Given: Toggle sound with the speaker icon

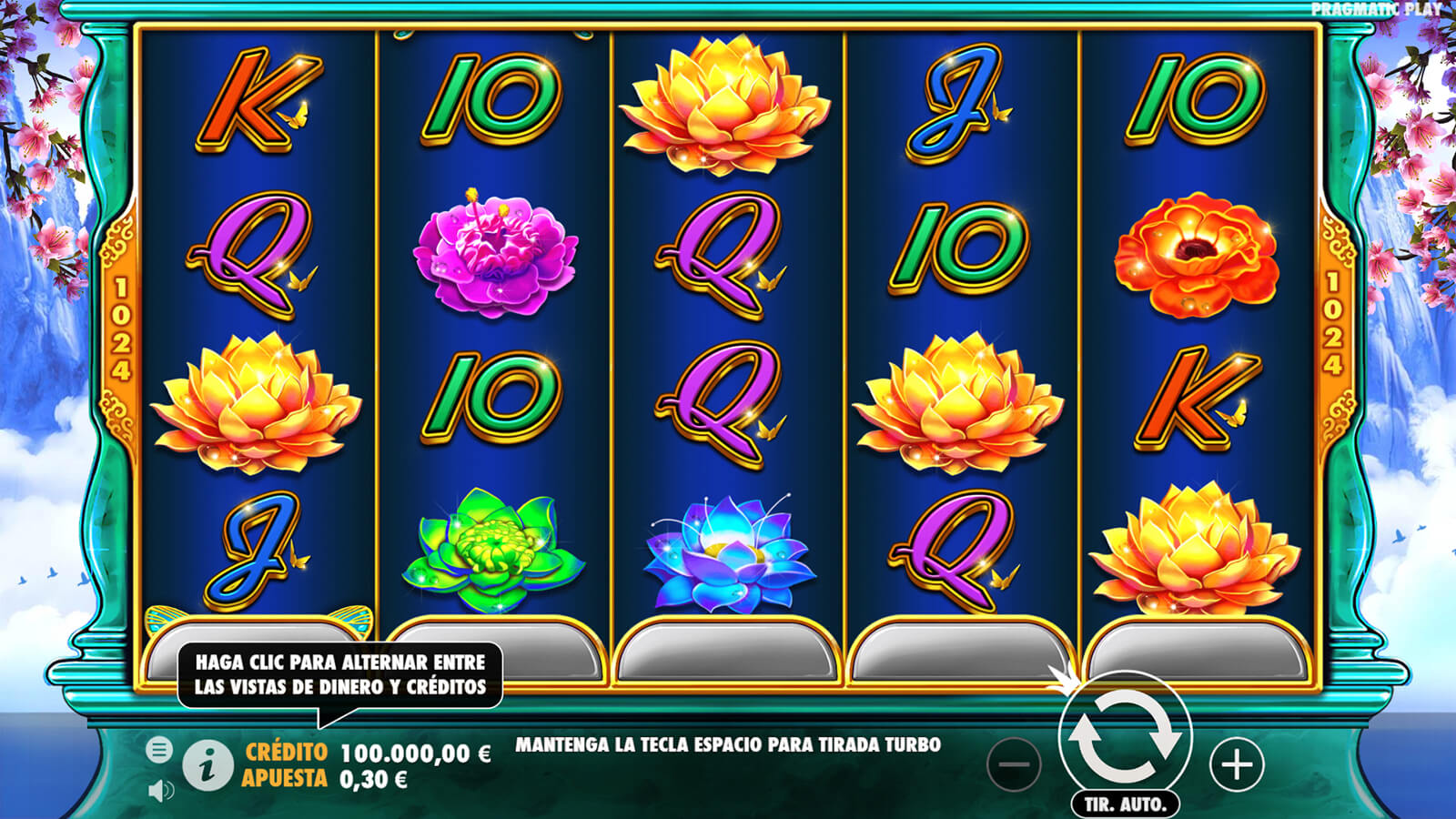Looking at the screenshot, I should point(160,790).
